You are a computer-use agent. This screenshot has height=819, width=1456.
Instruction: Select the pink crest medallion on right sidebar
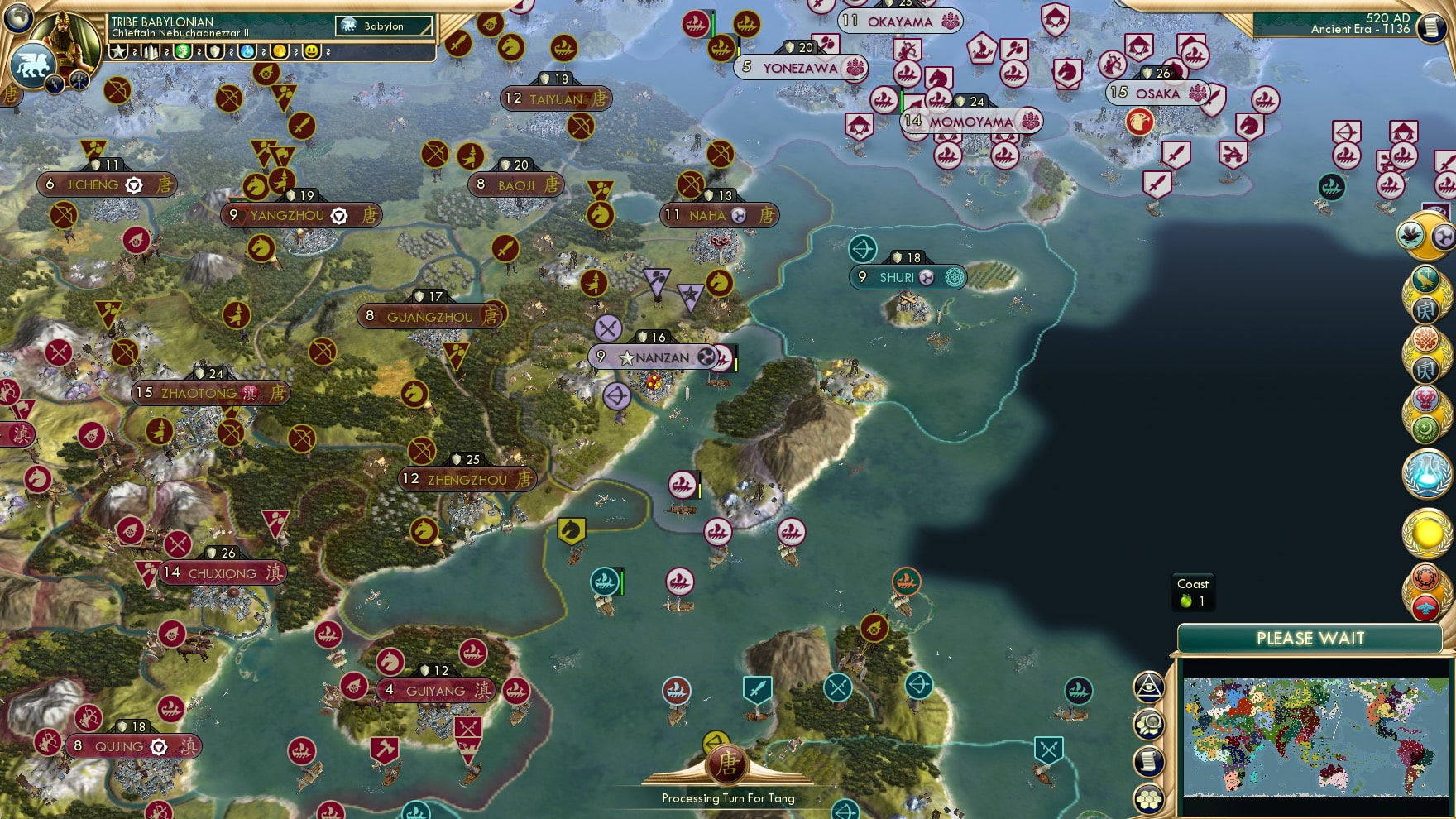pyautogui.click(x=1425, y=398)
